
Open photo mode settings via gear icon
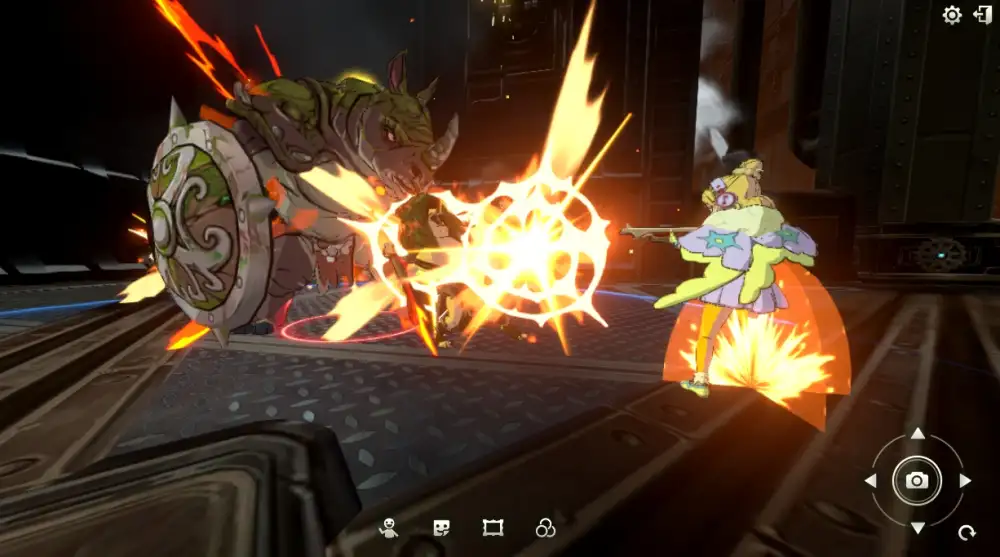pos(952,15)
